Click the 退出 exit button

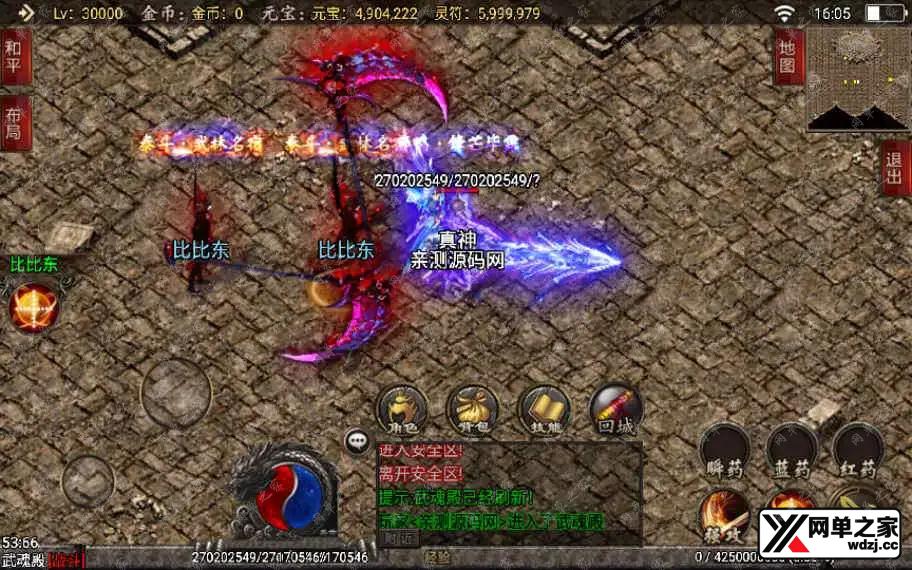click(x=895, y=167)
